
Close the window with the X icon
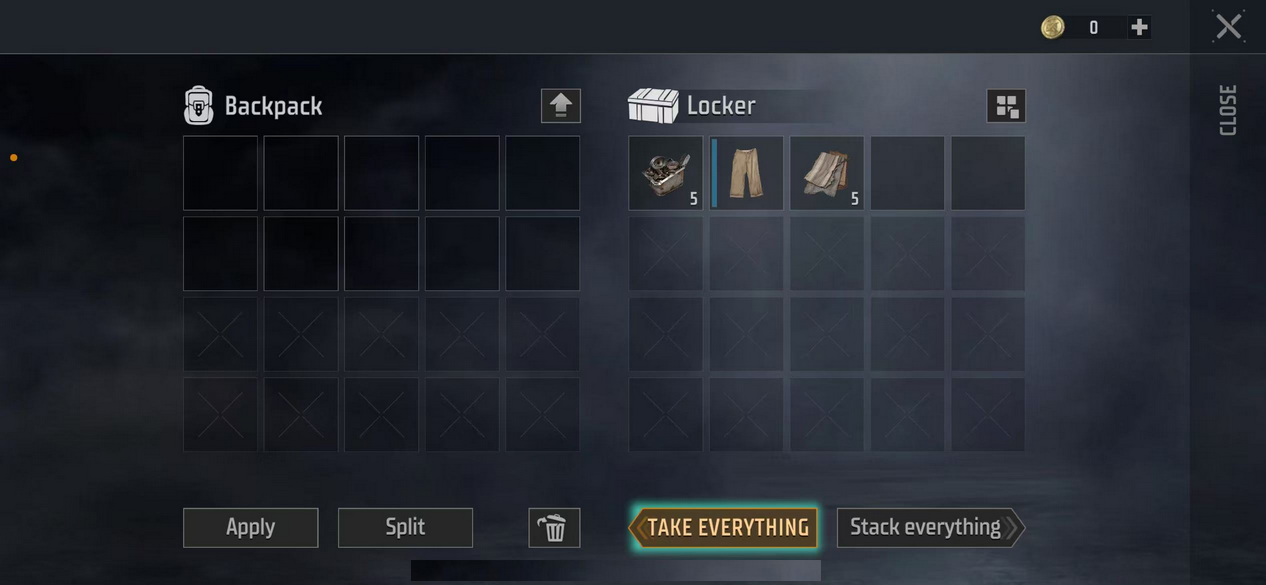1228,27
